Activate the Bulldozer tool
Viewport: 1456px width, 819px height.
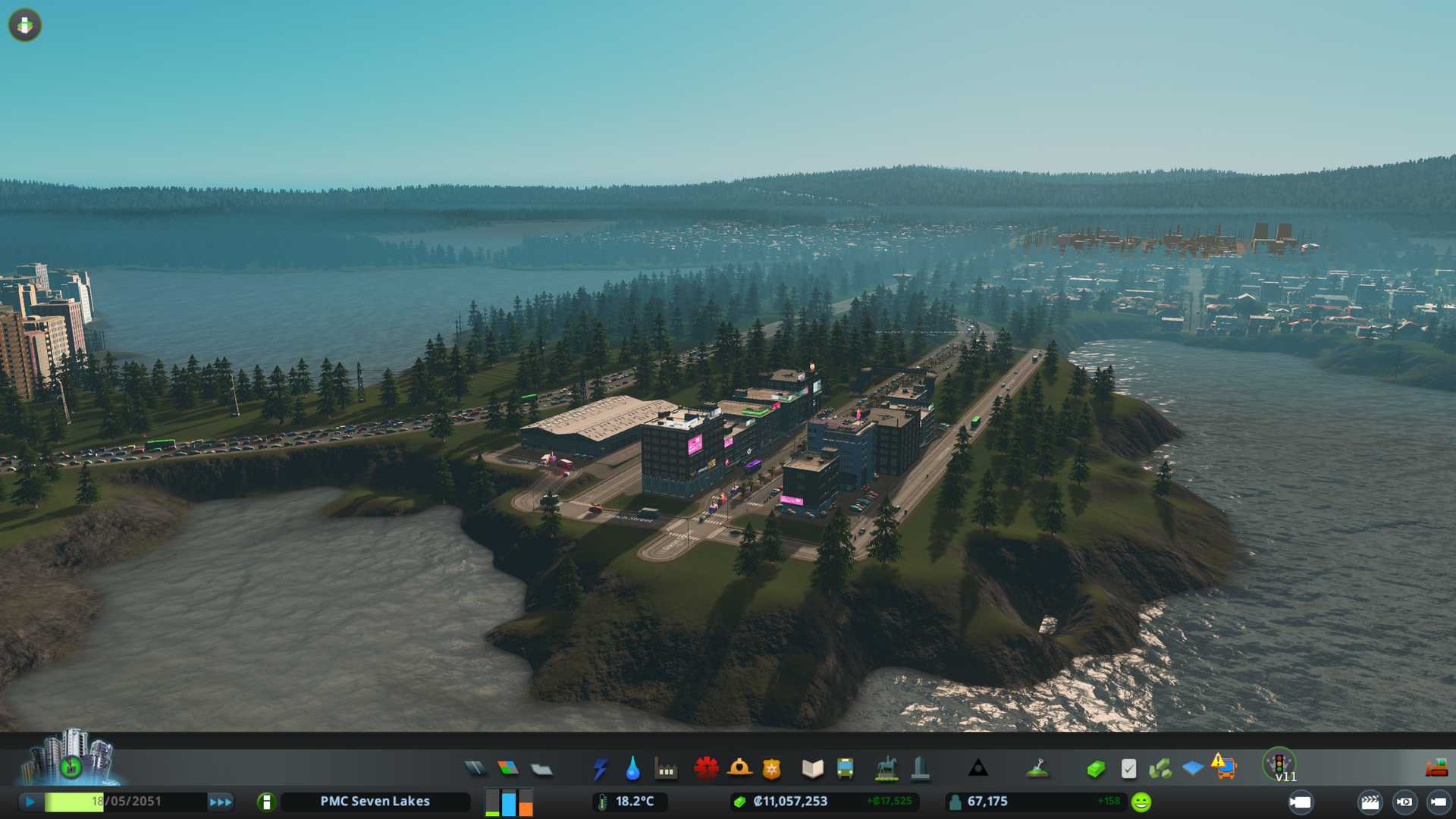tap(1436, 769)
